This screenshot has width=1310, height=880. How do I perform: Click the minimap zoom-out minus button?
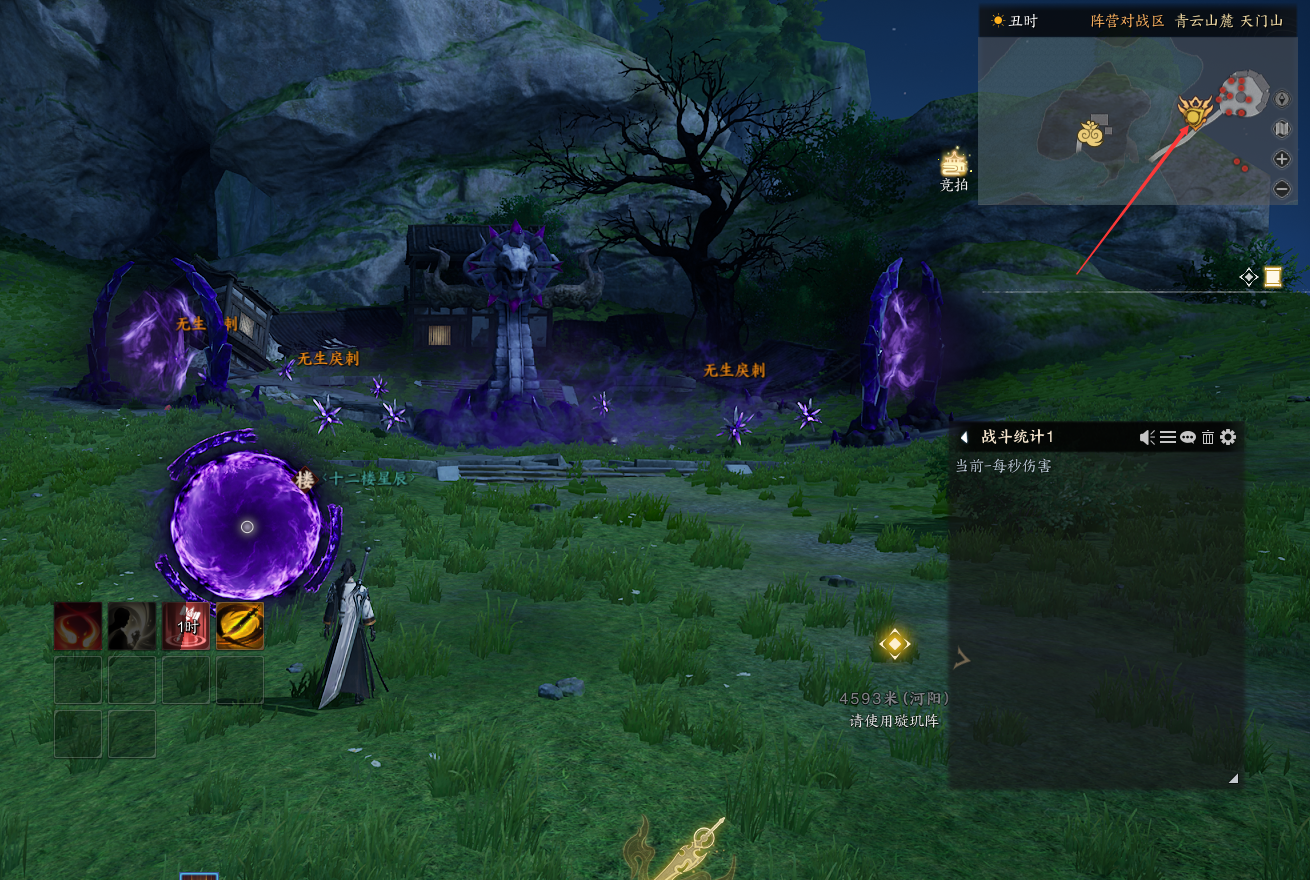[x=1282, y=188]
